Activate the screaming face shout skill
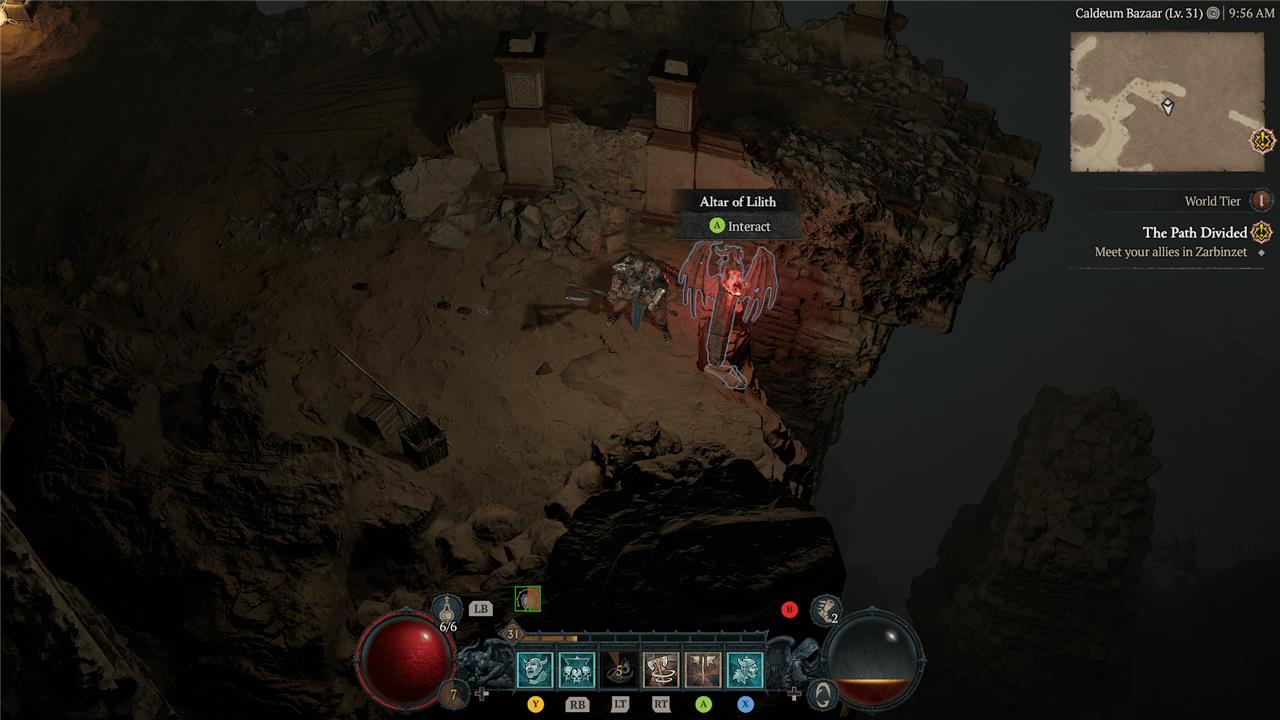1280x720 pixels. (535, 670)
